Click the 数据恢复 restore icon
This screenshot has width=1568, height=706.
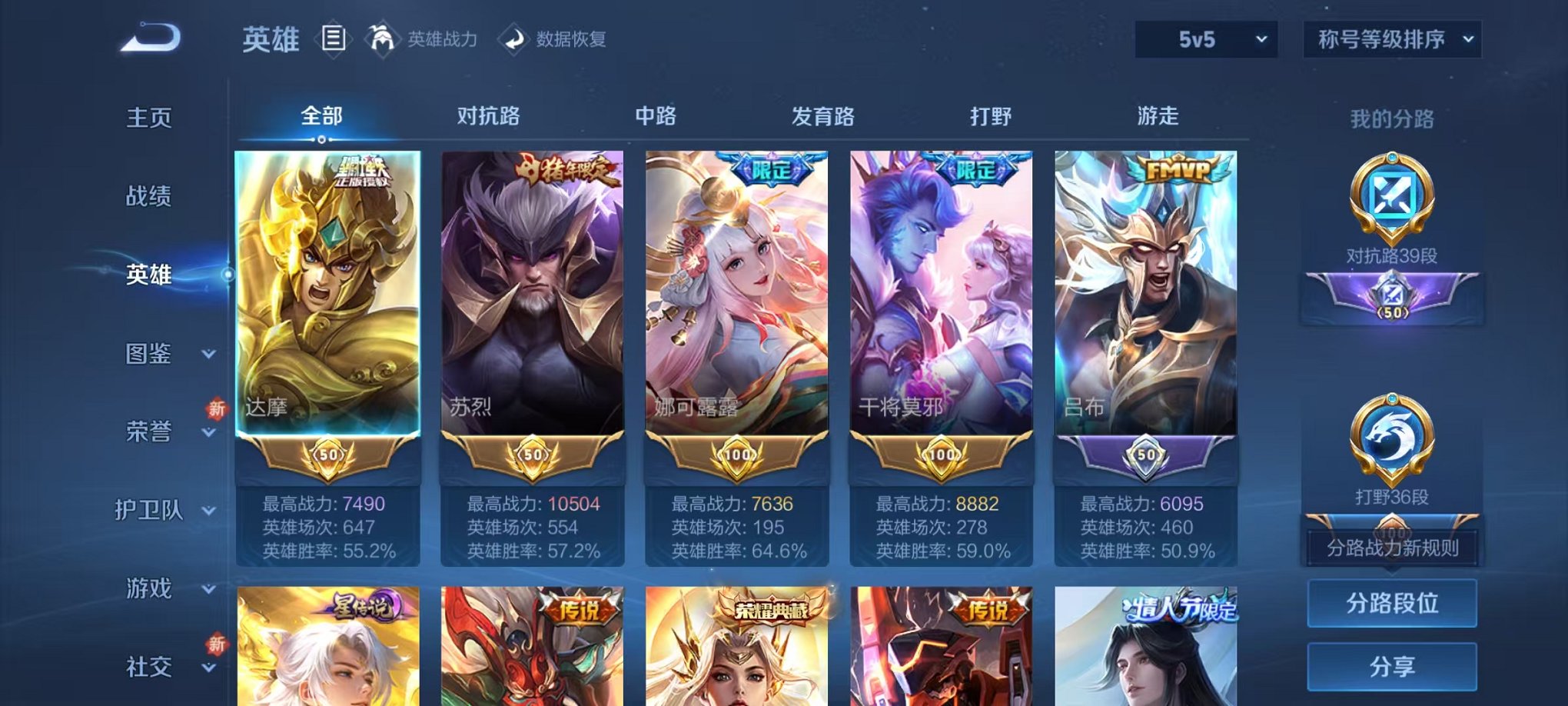pos(513,40)
